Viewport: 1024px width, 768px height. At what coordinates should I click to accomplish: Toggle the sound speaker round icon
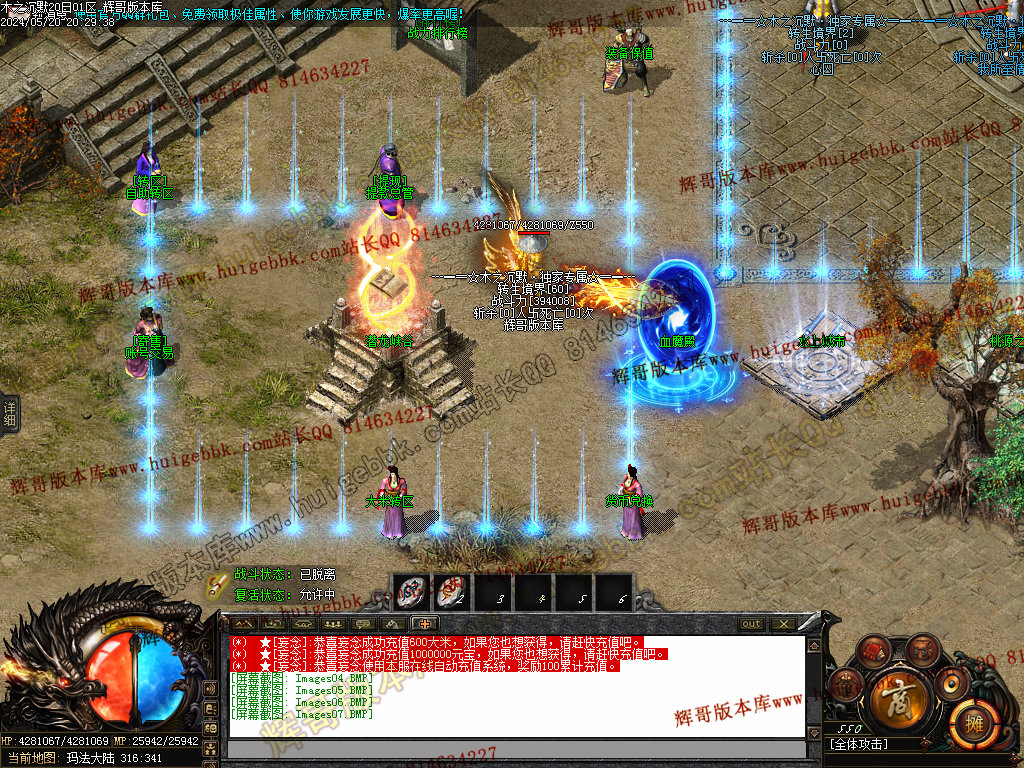[x=951, y=684]
